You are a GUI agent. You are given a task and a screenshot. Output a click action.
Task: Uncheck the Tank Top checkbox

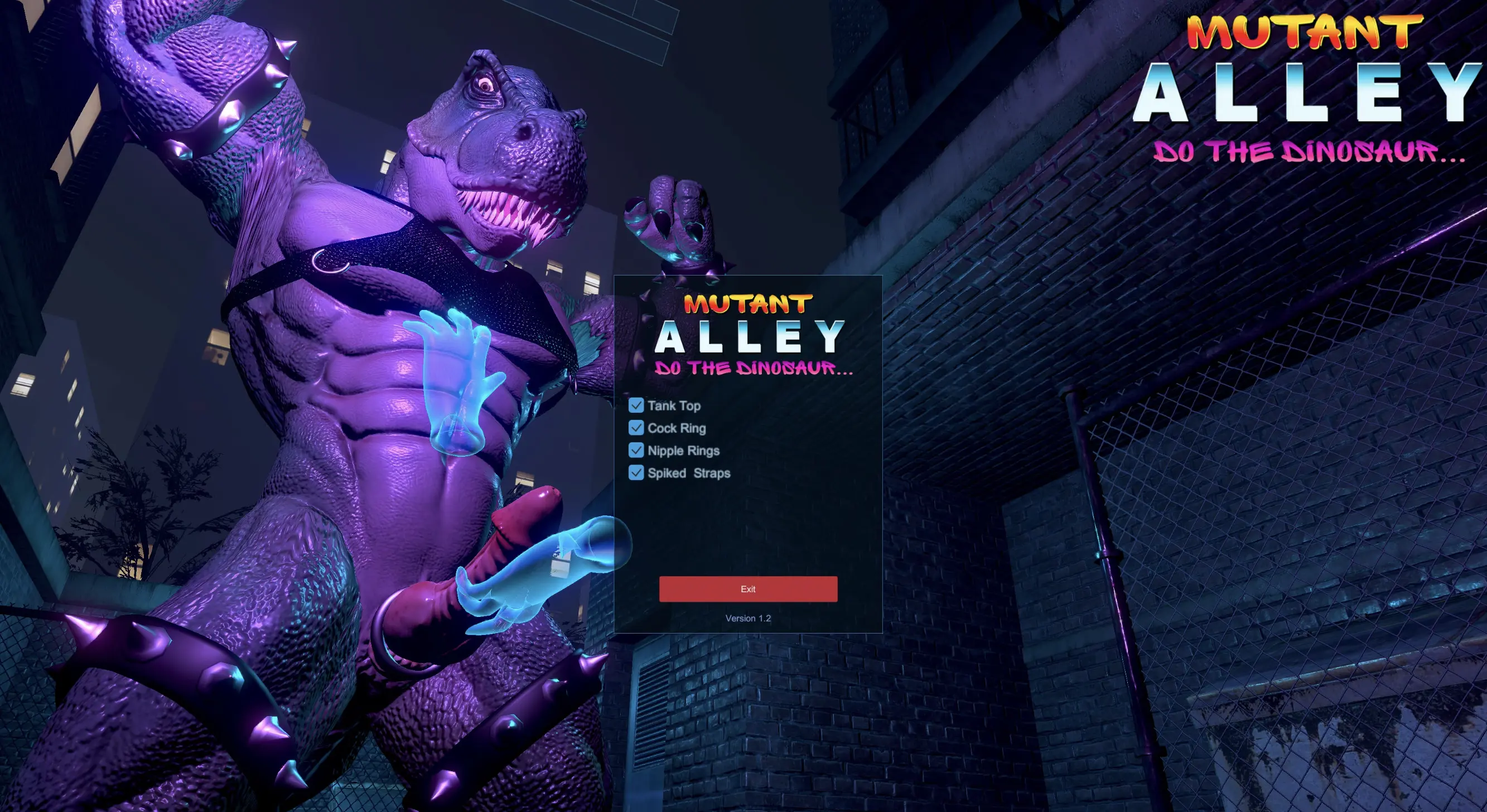click(635, 405)
